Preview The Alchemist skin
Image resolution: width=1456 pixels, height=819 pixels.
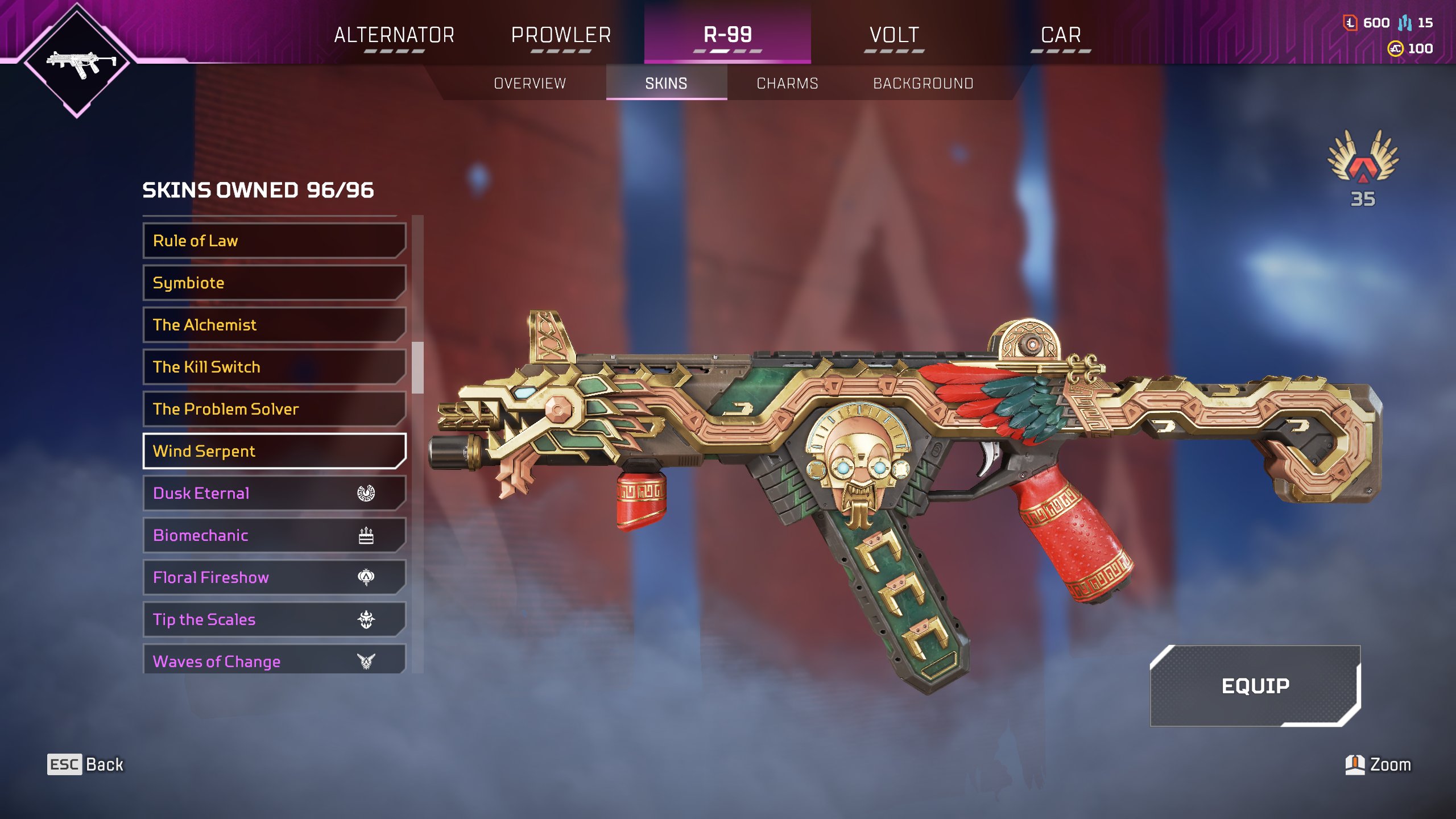[274, 325]
